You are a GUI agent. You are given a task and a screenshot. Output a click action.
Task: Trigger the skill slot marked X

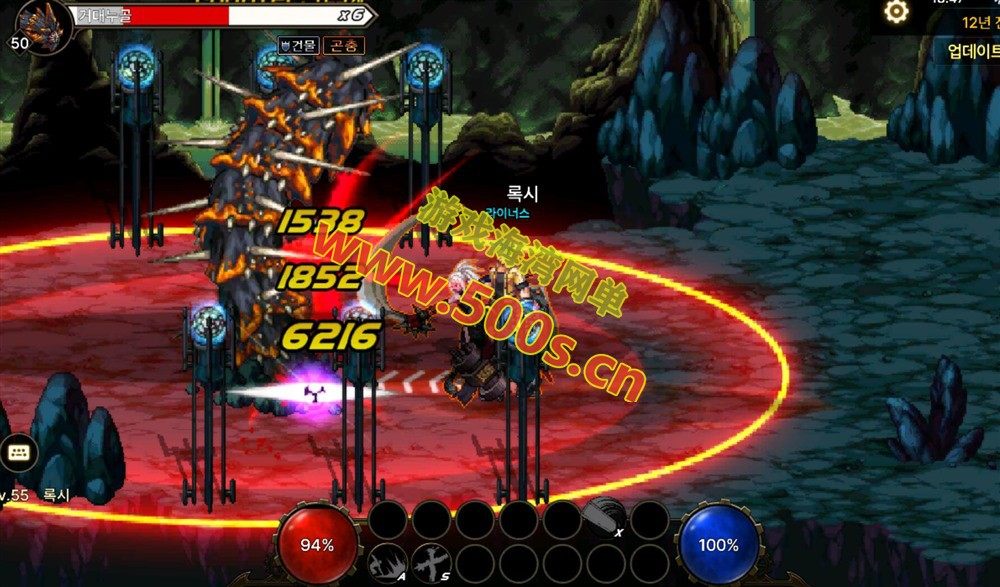pyautogui.click(x=605, y=520)
